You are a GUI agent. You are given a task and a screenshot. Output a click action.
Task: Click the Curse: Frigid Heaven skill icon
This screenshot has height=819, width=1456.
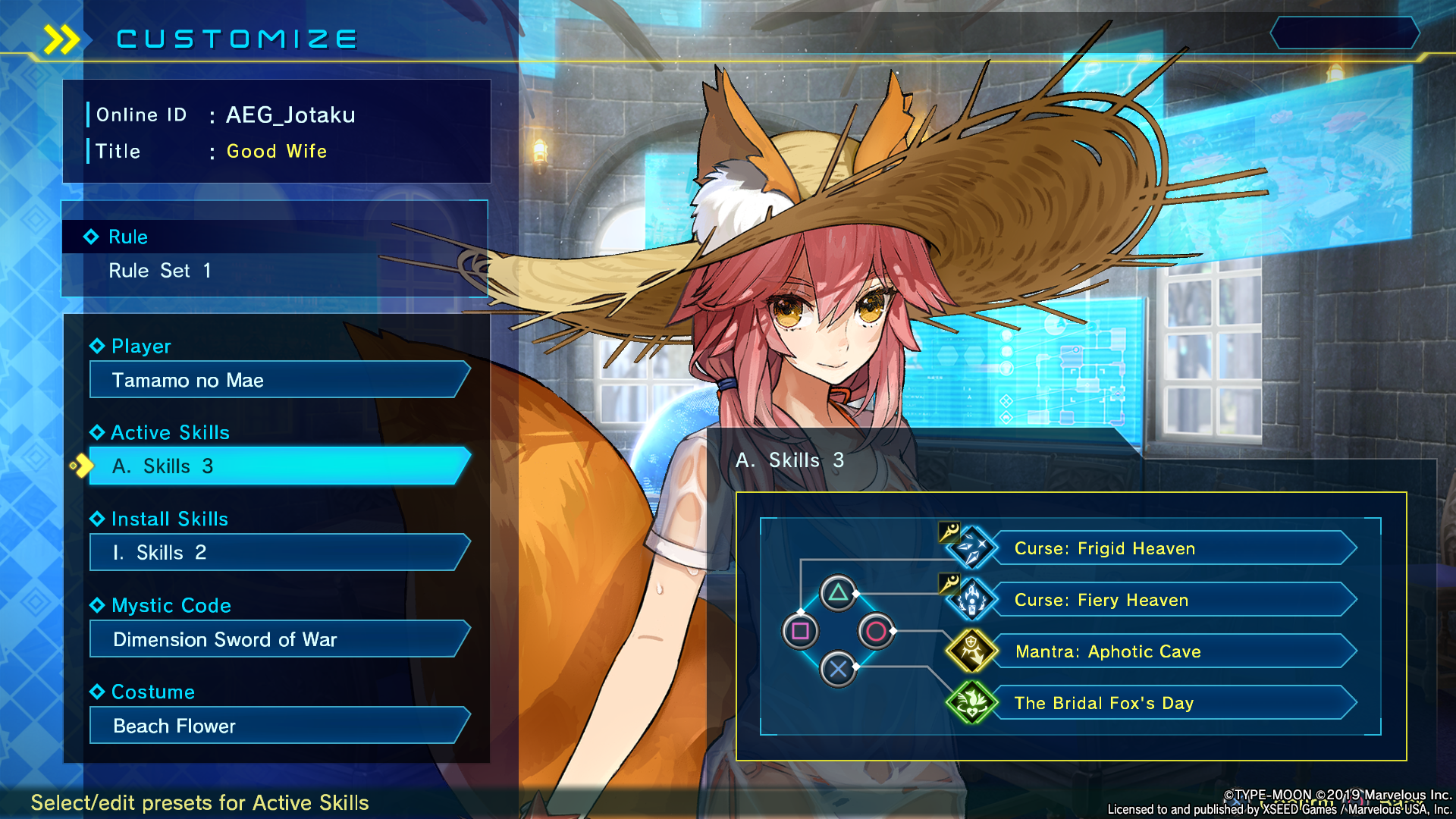971,548
